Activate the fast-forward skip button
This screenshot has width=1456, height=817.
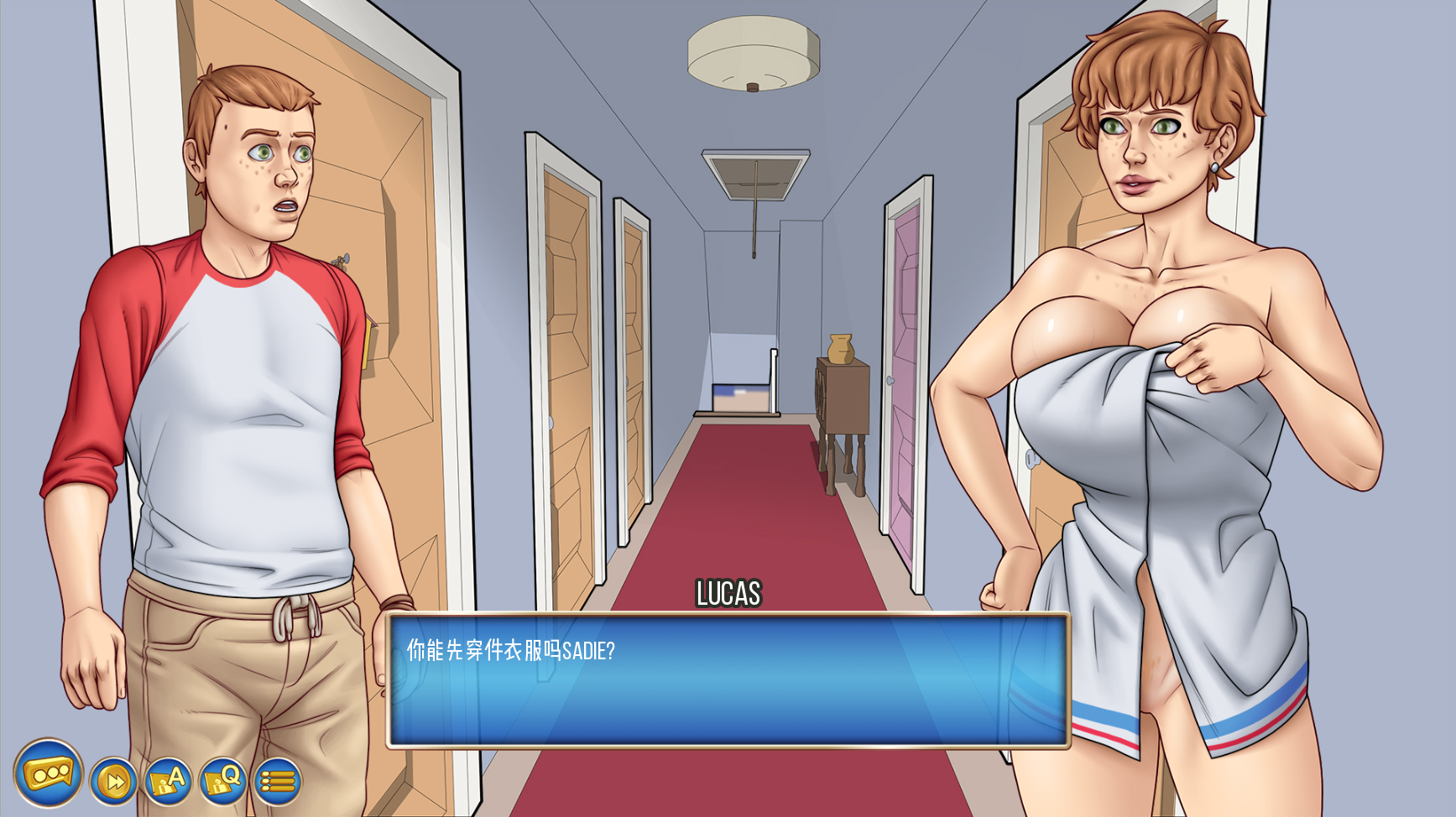(113, 782)
